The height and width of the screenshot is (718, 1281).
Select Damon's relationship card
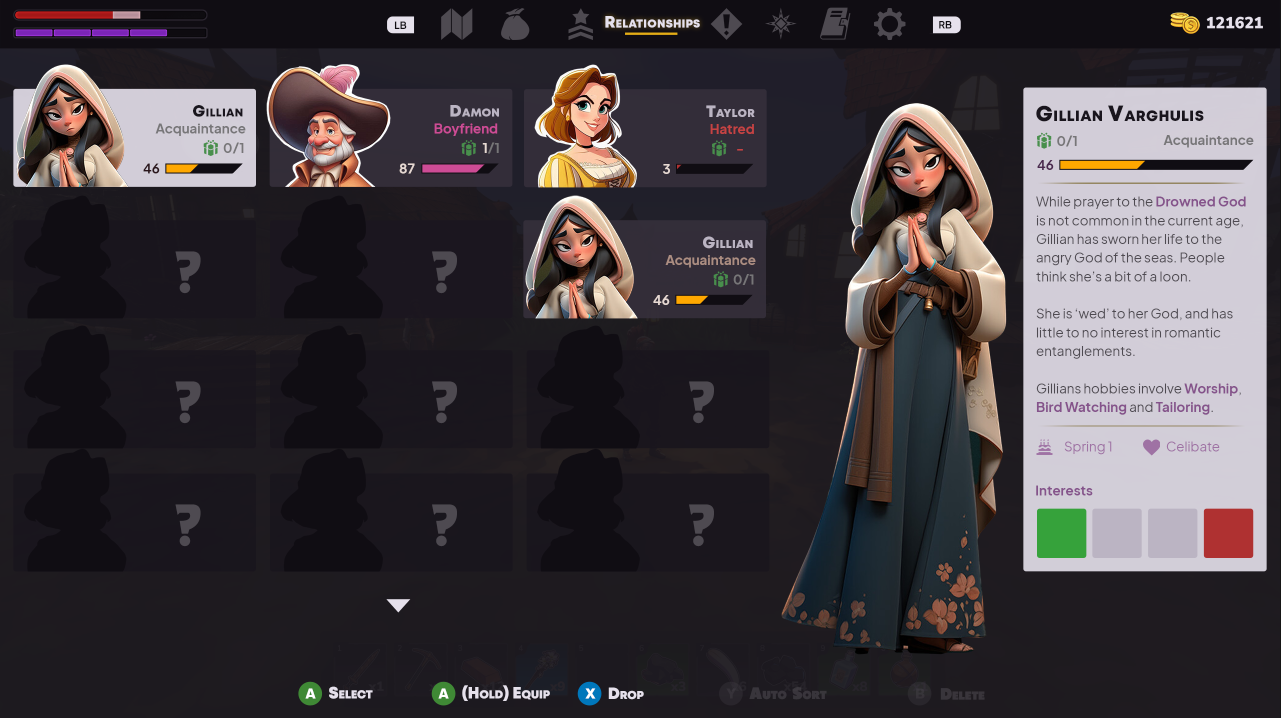click(x=391, y=138)
